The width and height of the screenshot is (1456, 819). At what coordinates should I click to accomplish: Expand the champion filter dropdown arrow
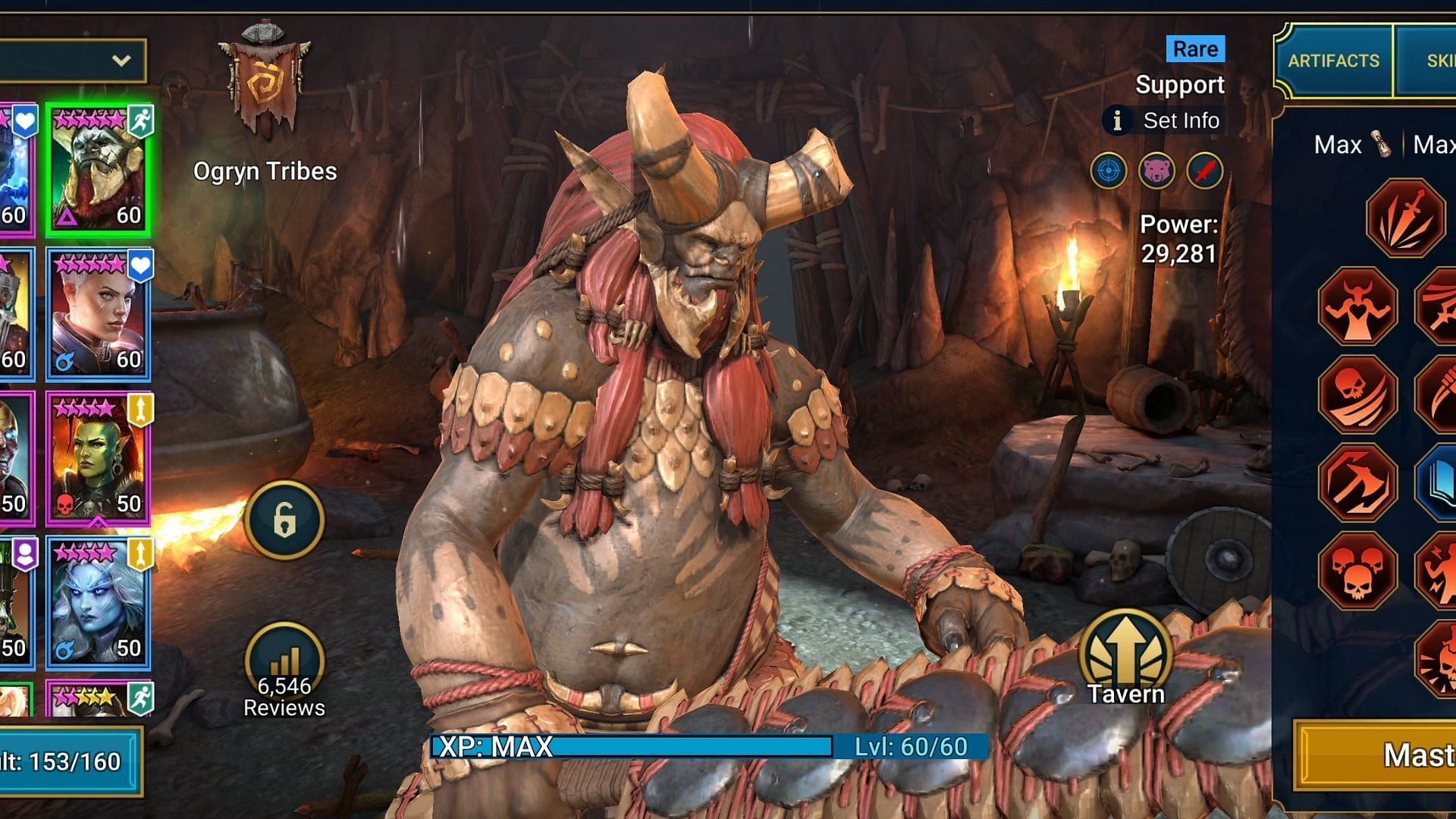(121, 61)
